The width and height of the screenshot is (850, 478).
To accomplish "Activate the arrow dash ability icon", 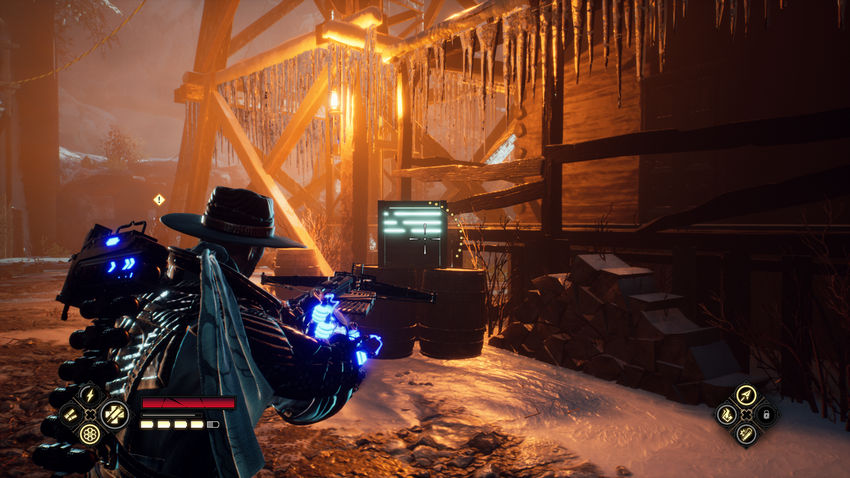I will point(744,394).
